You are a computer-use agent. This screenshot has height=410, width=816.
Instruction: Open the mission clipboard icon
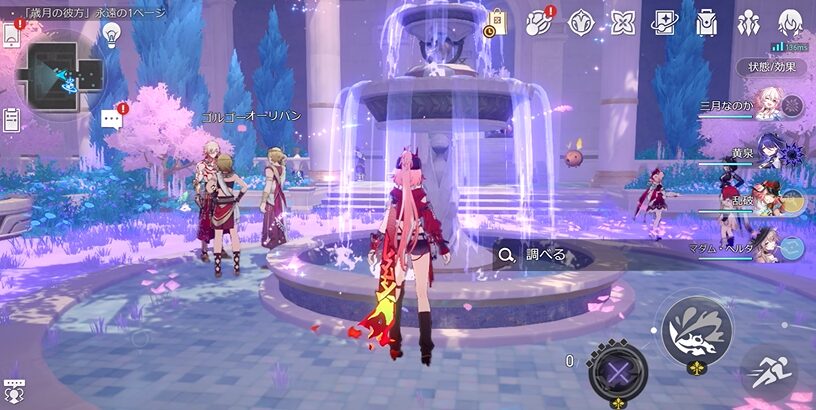11,120
